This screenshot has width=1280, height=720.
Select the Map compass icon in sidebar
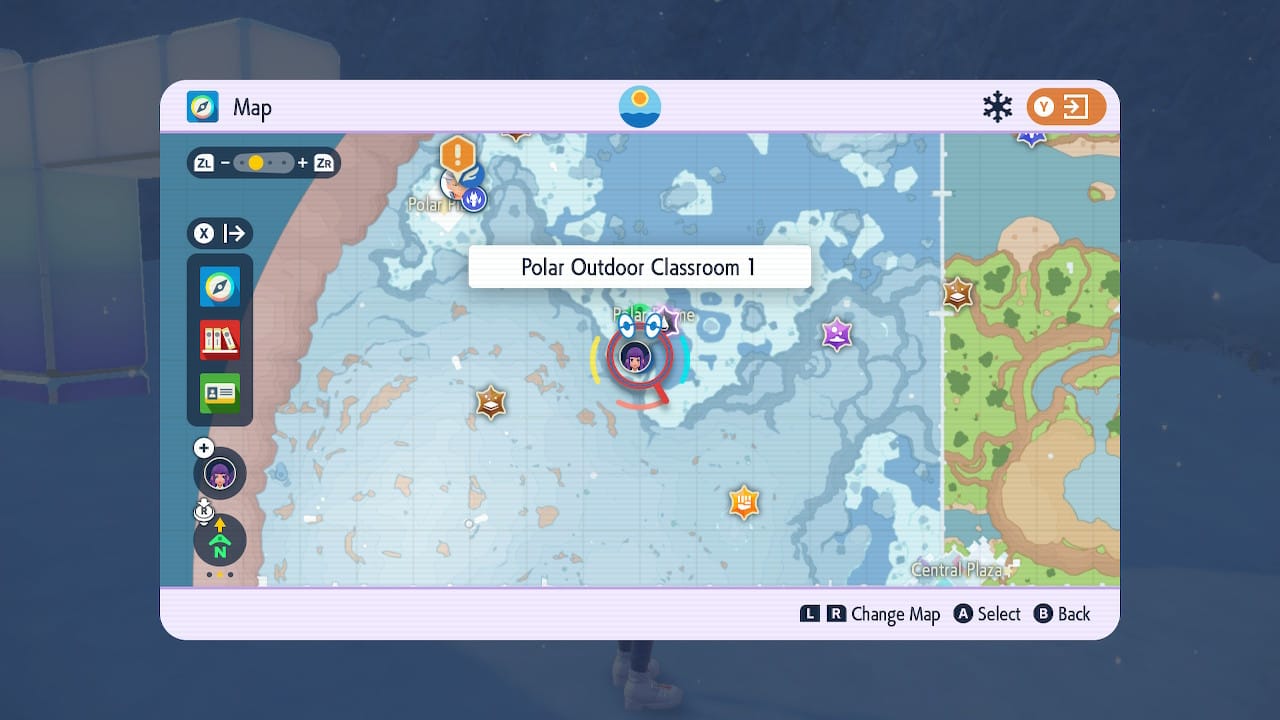[219, 286]
